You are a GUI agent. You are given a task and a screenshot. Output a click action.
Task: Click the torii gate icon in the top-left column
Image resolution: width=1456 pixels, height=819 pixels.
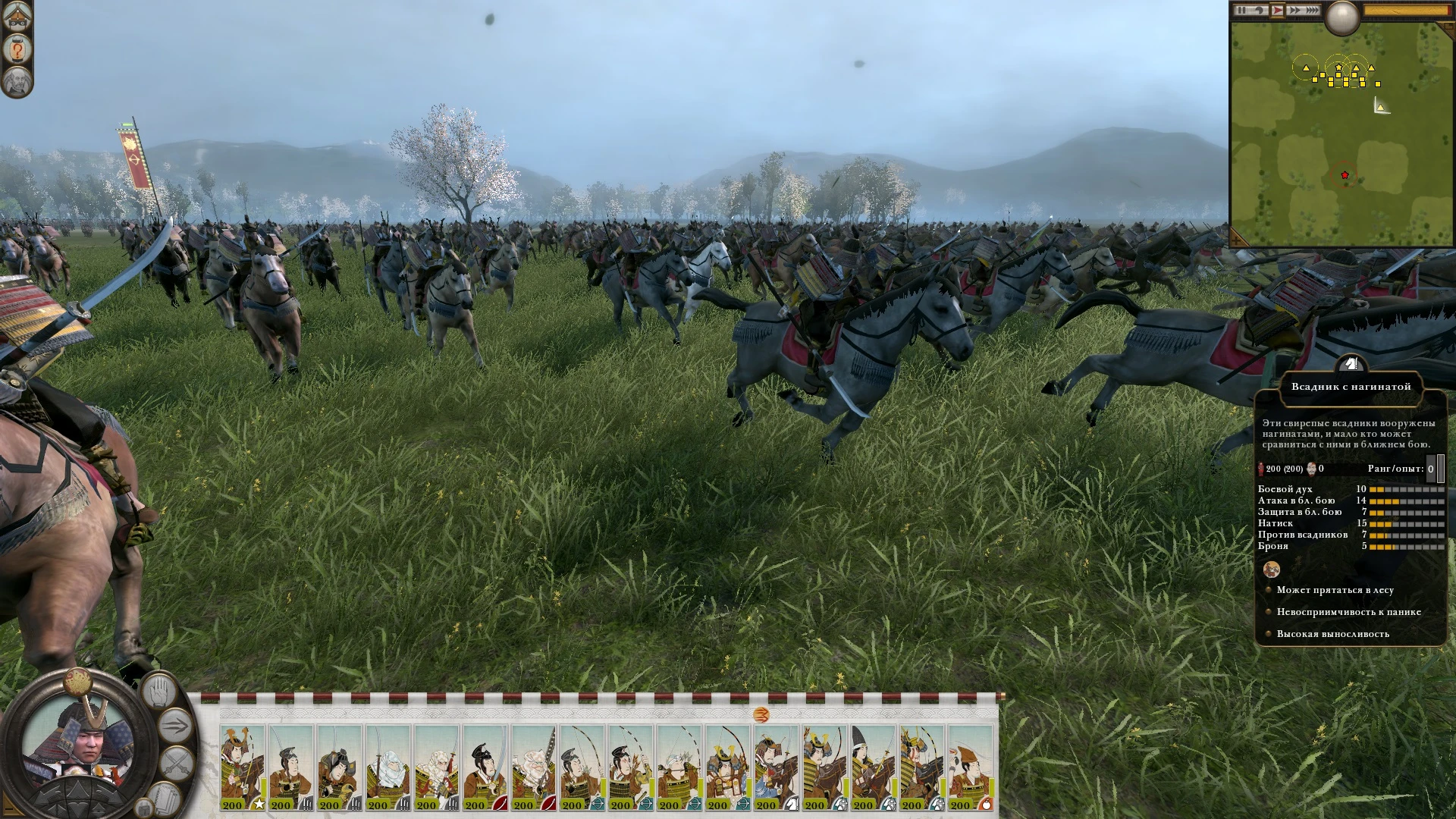(x=16, y=16)
